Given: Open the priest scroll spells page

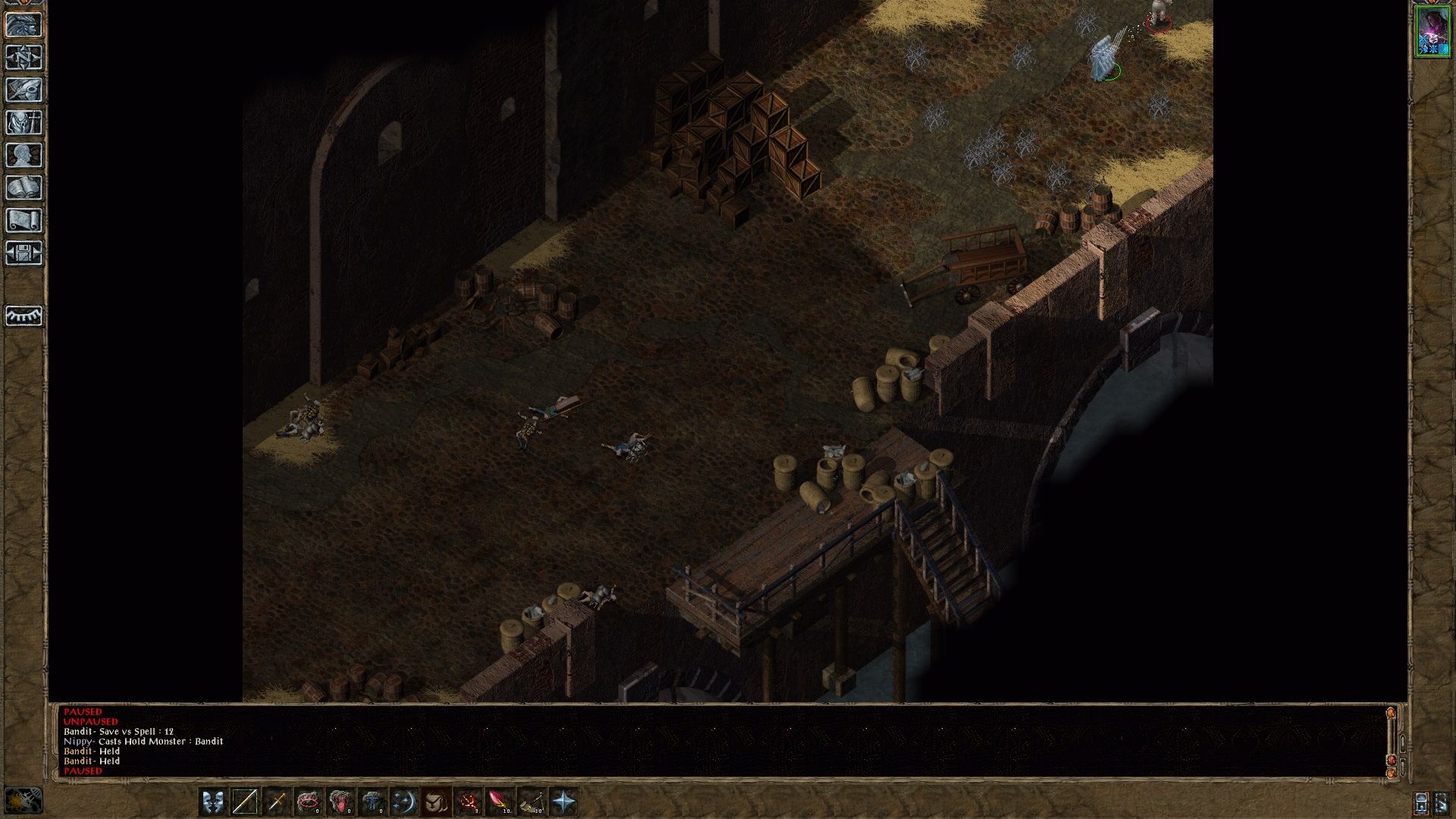Looking at the screenshot, I should (x=24, y=221).
